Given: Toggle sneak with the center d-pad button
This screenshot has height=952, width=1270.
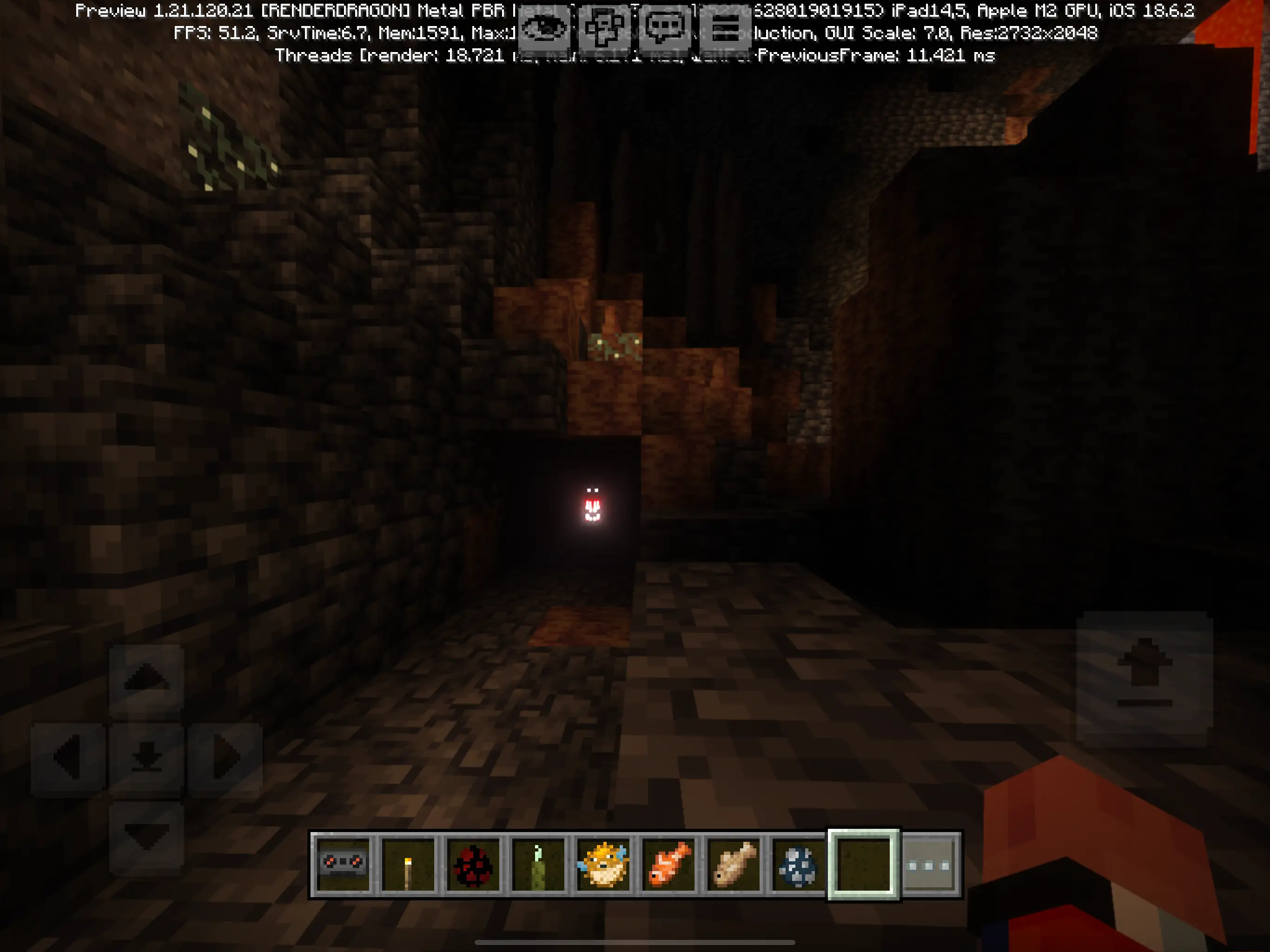Looking at the screenshot, I should (x=146, y=758).
